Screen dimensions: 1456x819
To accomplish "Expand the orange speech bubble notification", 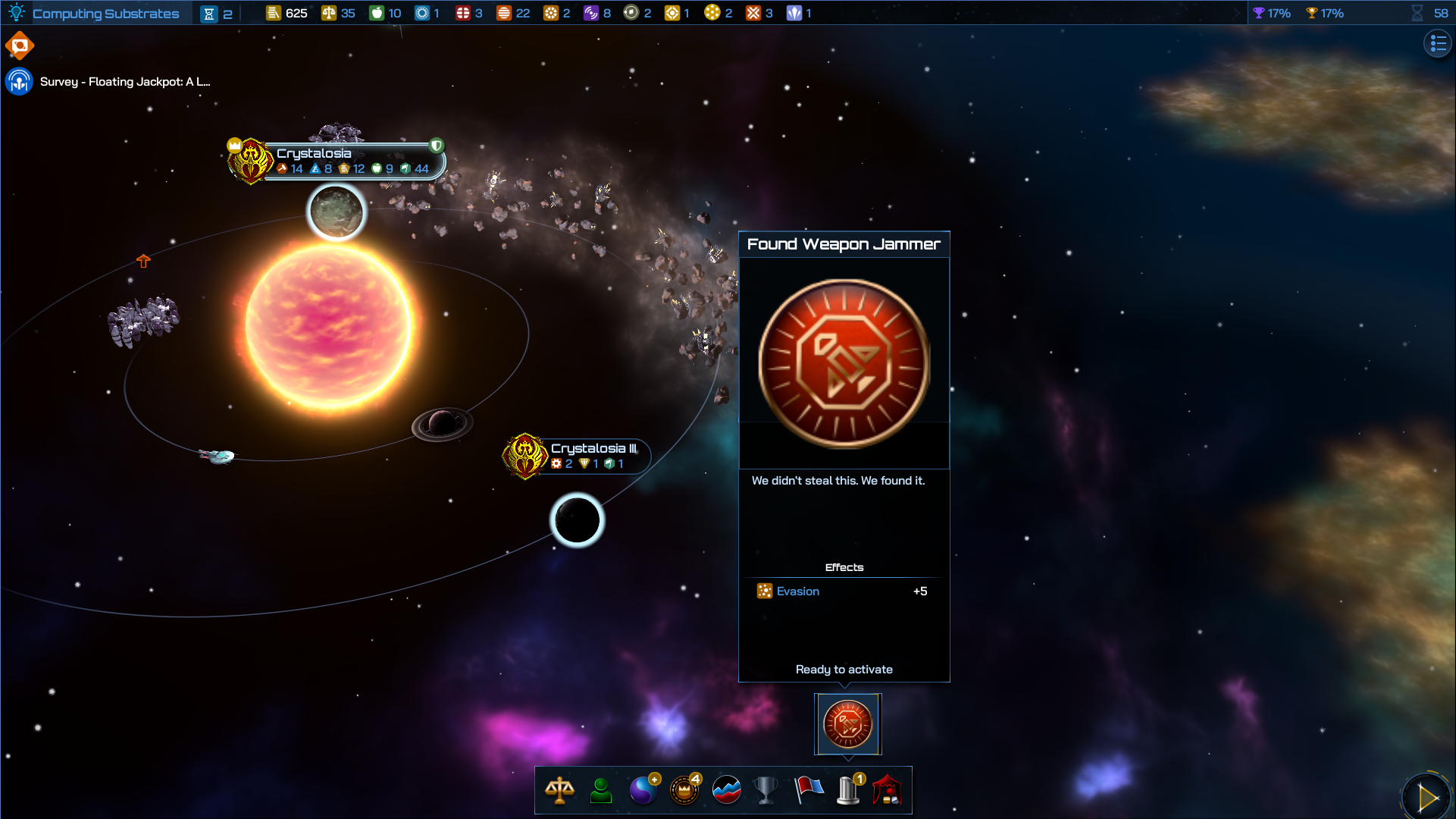I will (x=20, y=45).
